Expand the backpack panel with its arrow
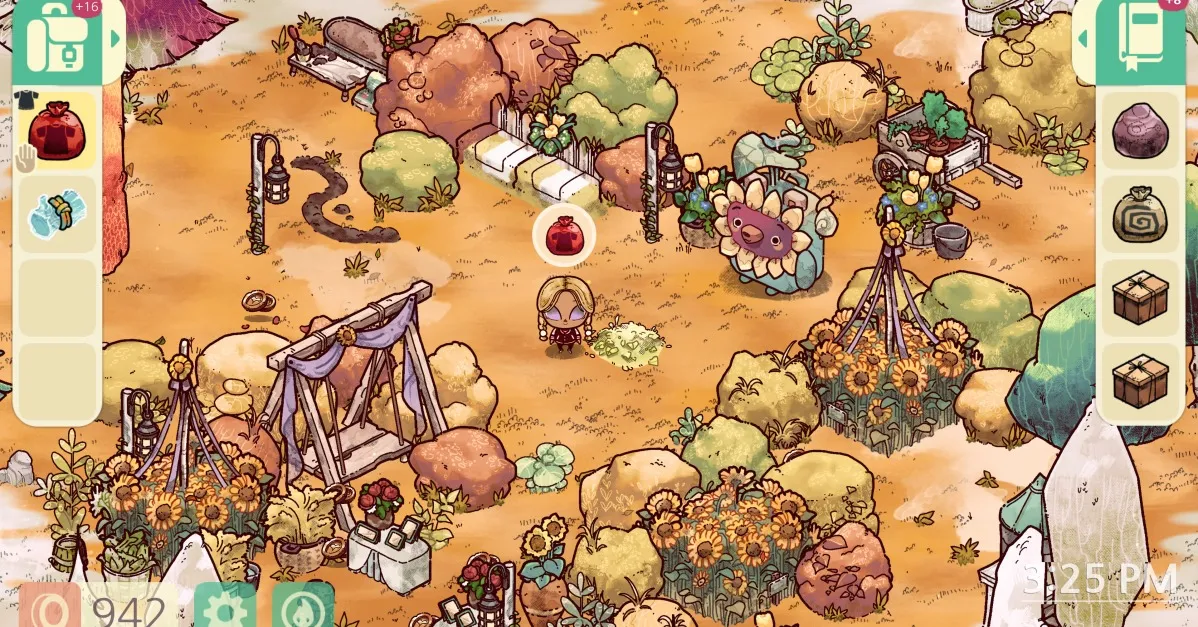 pos(116,40)
